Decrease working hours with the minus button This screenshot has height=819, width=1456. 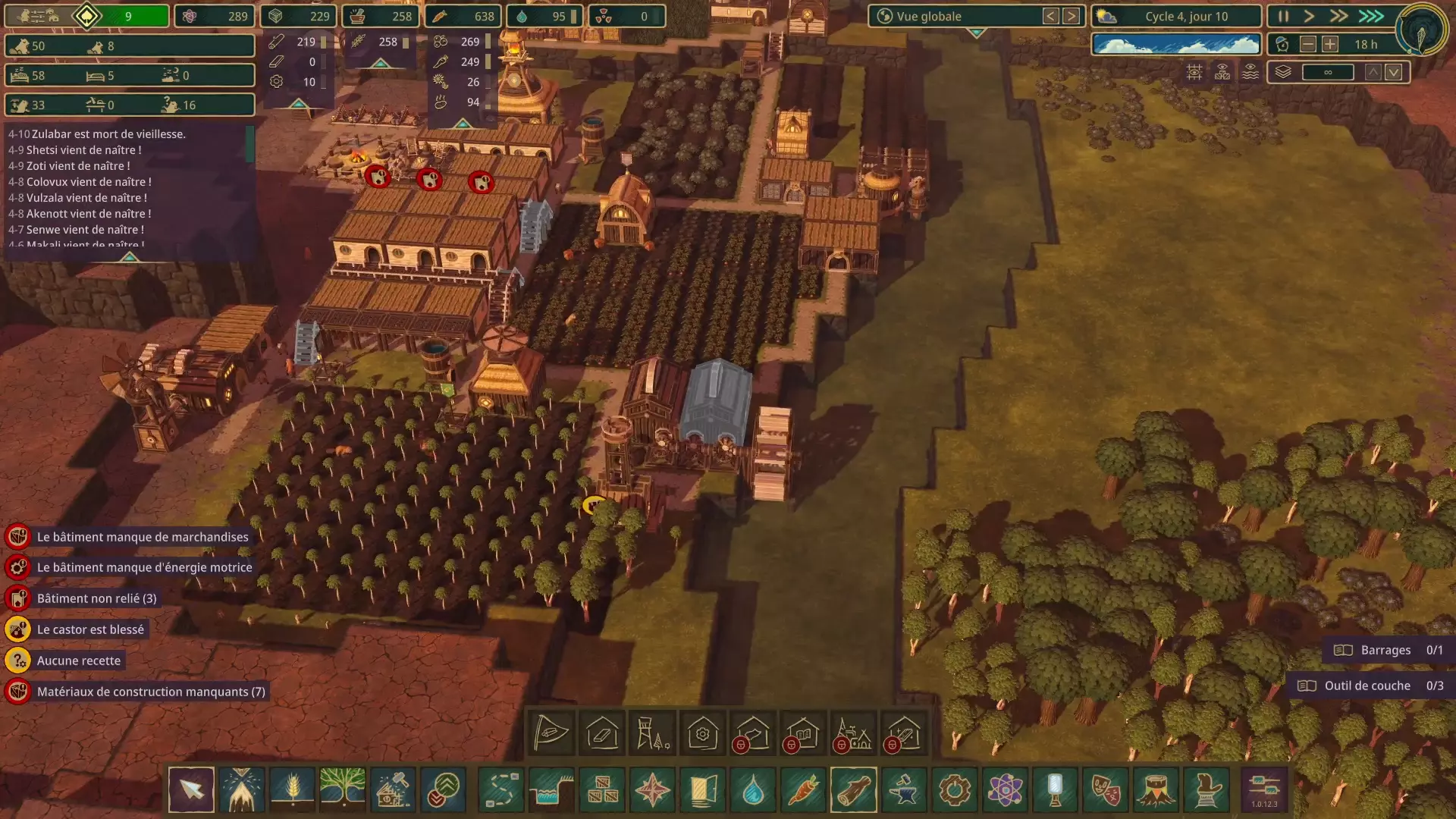click(x=1308, y=45)
